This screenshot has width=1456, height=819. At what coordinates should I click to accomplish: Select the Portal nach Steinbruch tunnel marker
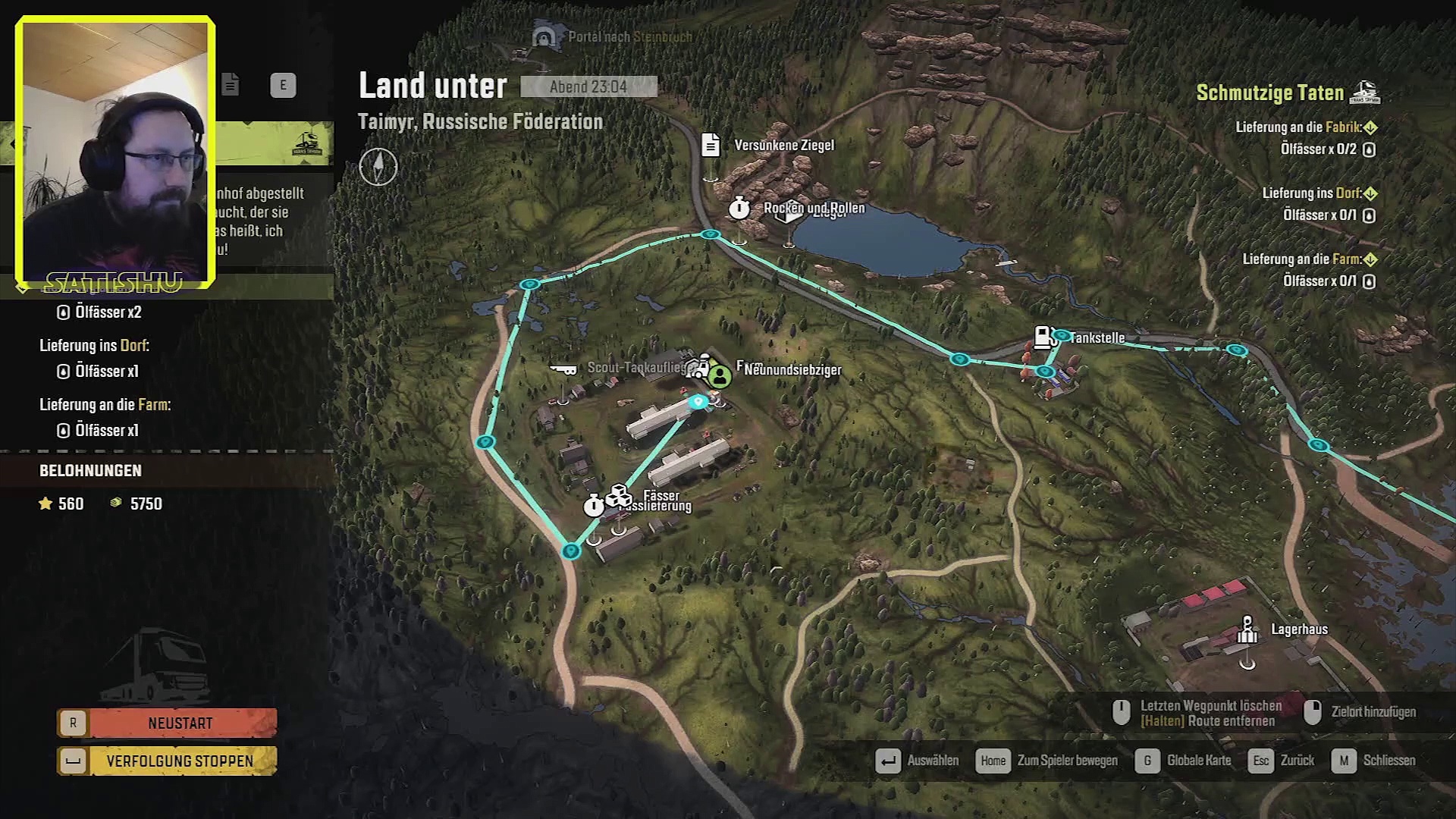pyautogui.click(x=542, y=36)
